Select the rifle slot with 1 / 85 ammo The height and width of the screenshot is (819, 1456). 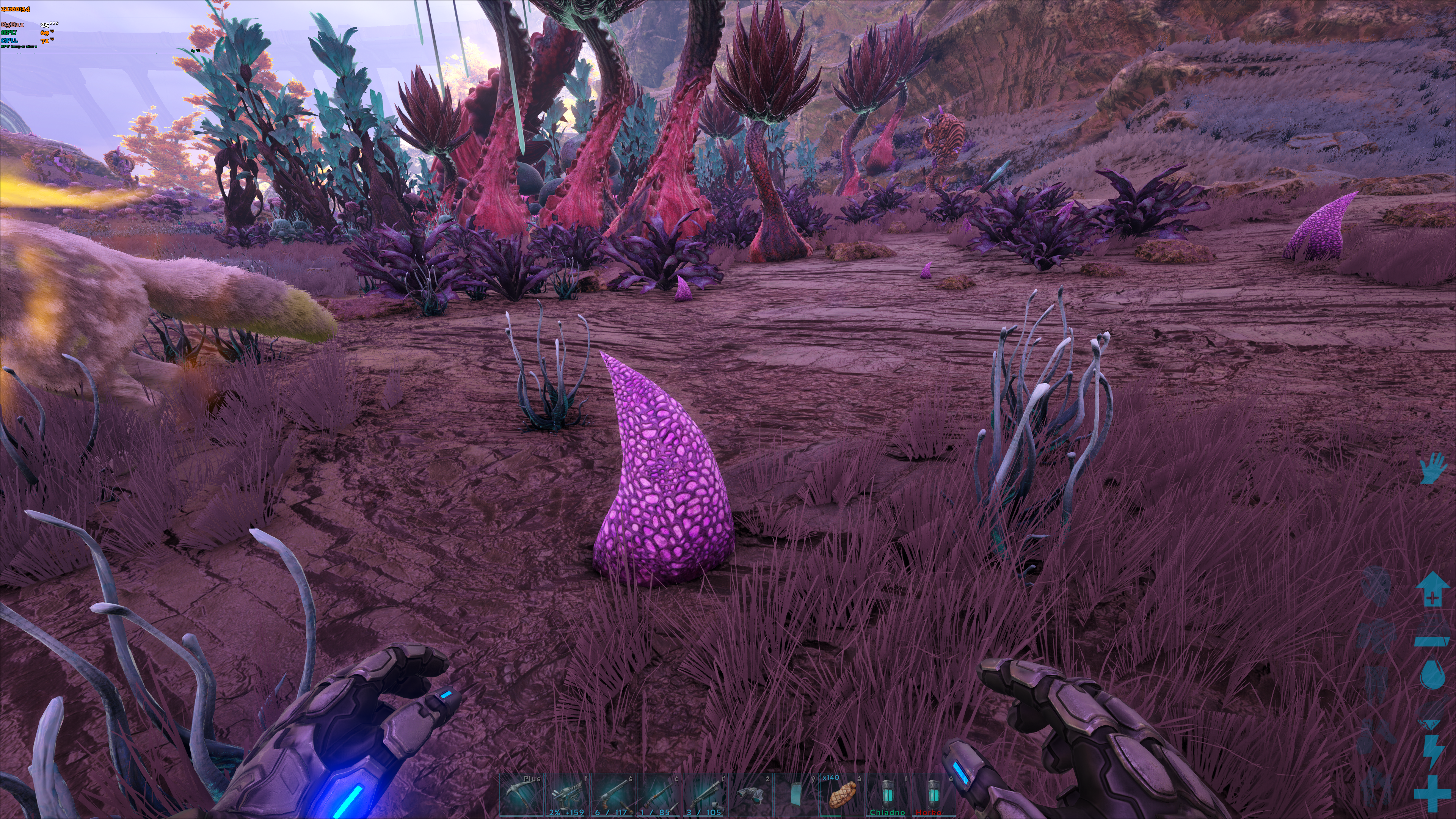(660, 795)
